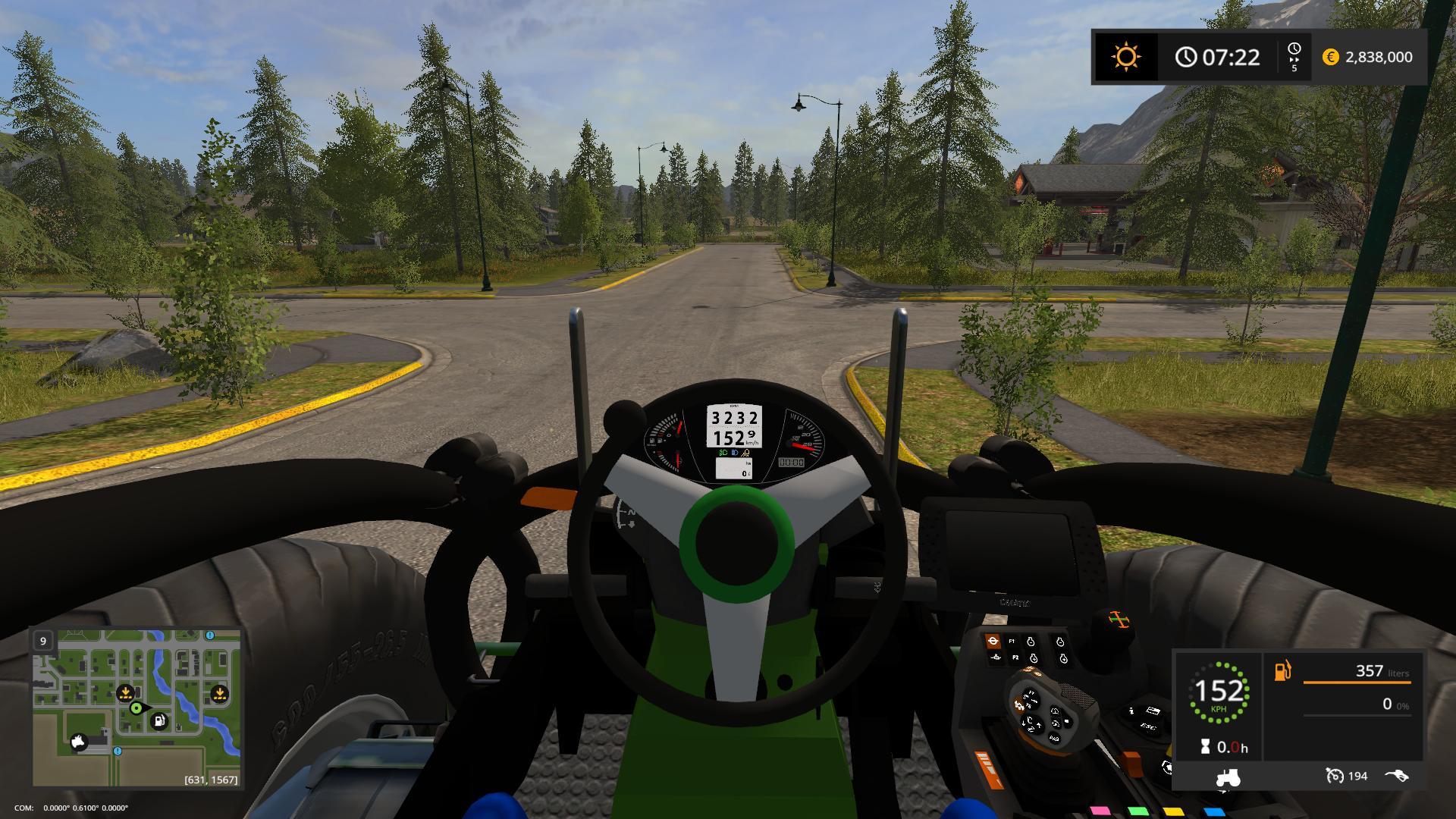Toggle the cruise control speed icon

coord(1334,776)
